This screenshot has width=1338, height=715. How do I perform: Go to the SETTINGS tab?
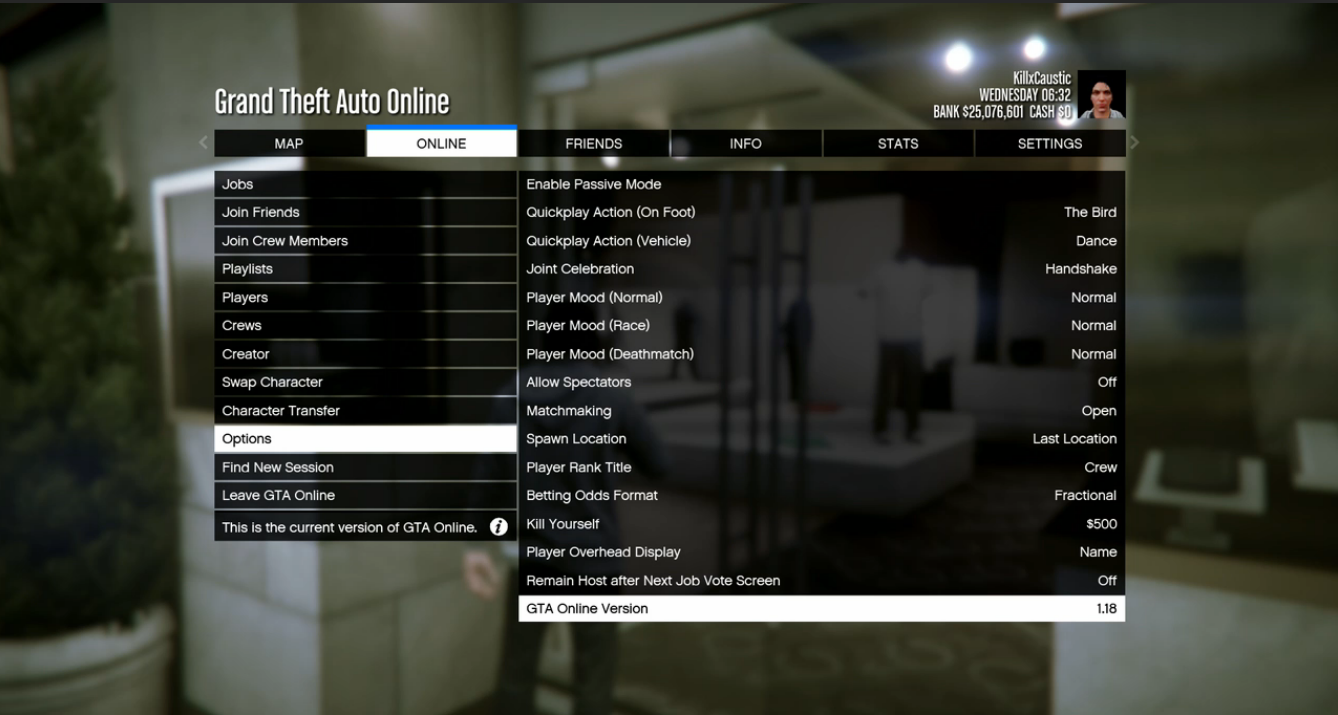(x=1049, y=144)
